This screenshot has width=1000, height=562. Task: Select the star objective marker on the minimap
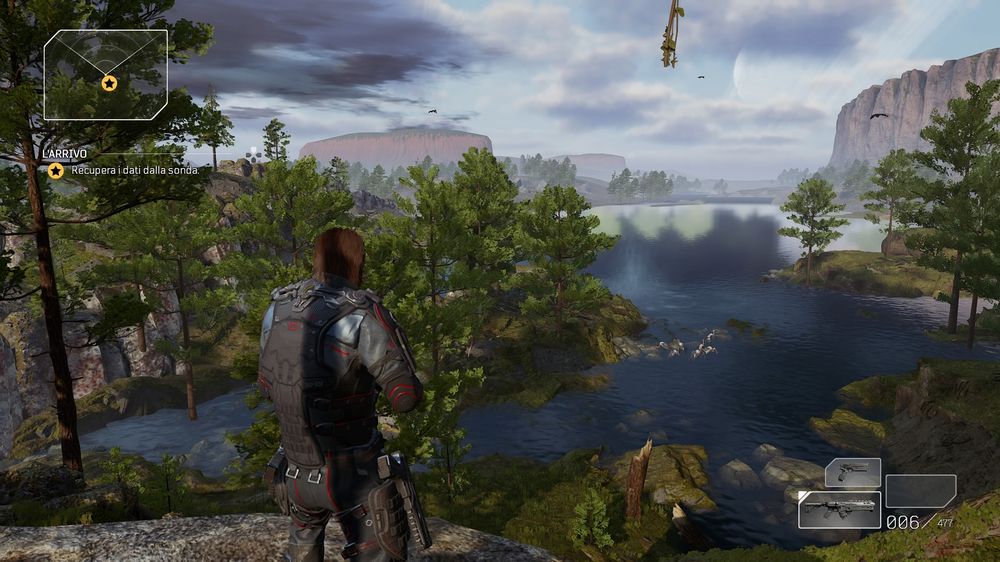109,83
